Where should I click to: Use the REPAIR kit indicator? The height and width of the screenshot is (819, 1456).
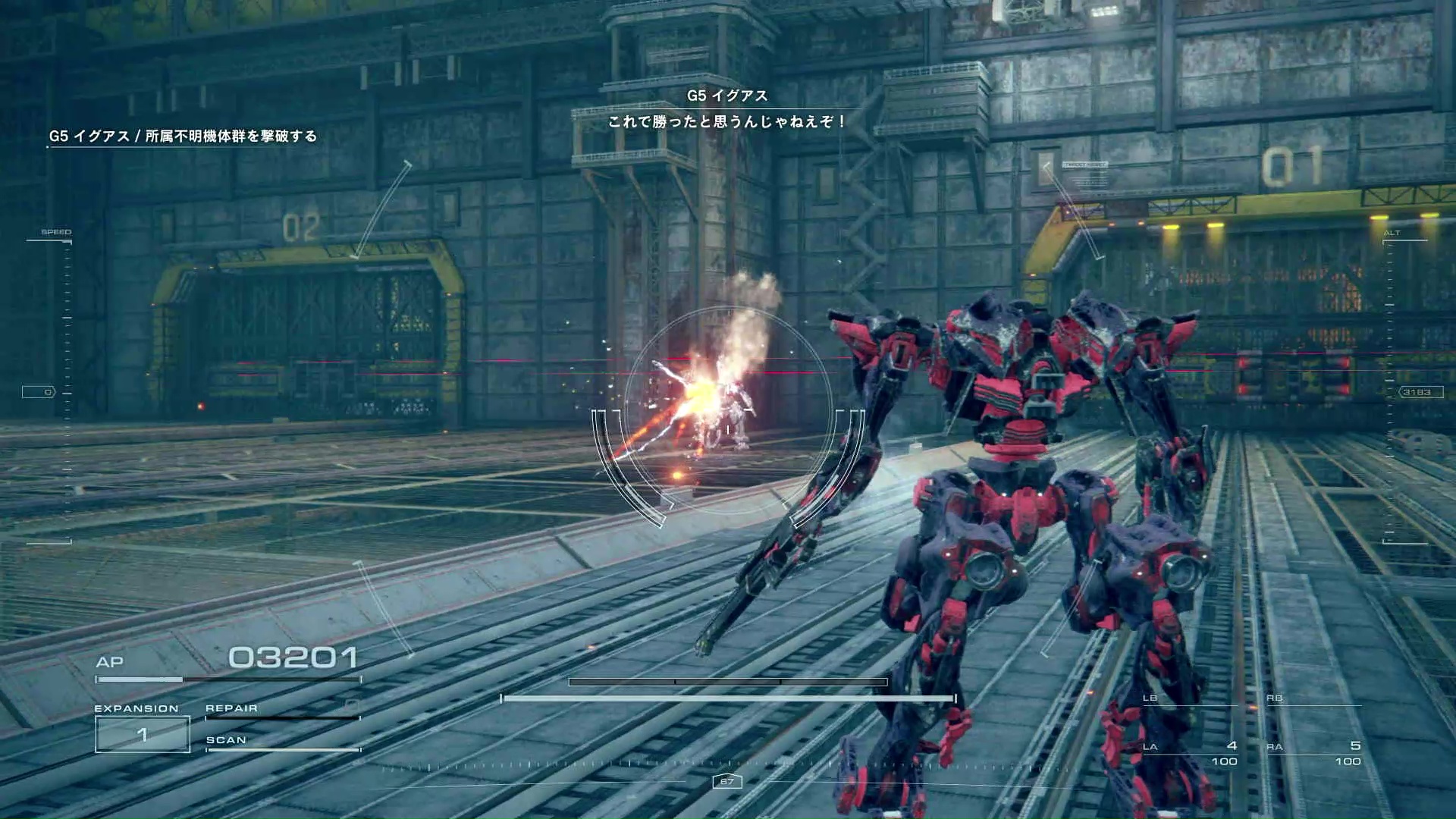[x=281, y=710]
